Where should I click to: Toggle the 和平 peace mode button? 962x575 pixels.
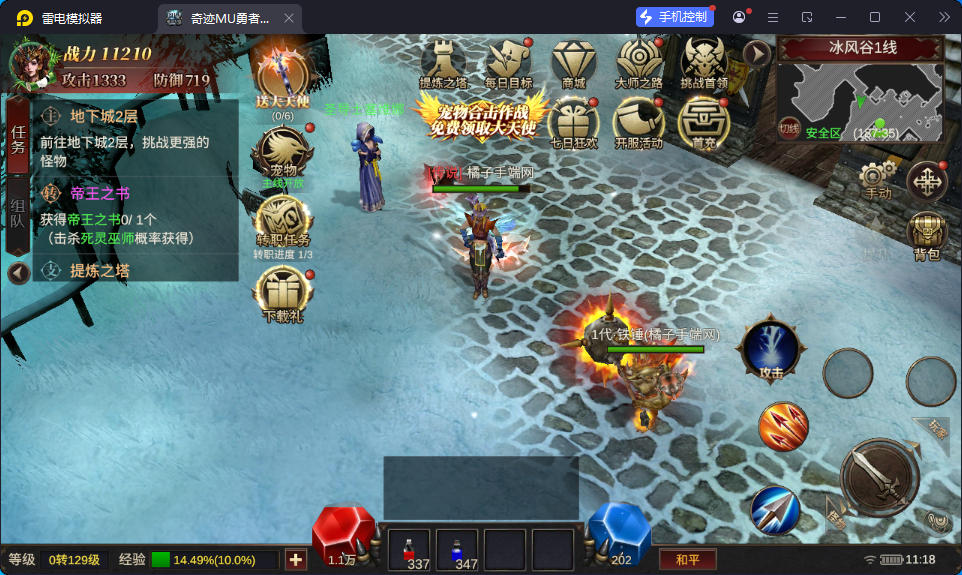687,559
